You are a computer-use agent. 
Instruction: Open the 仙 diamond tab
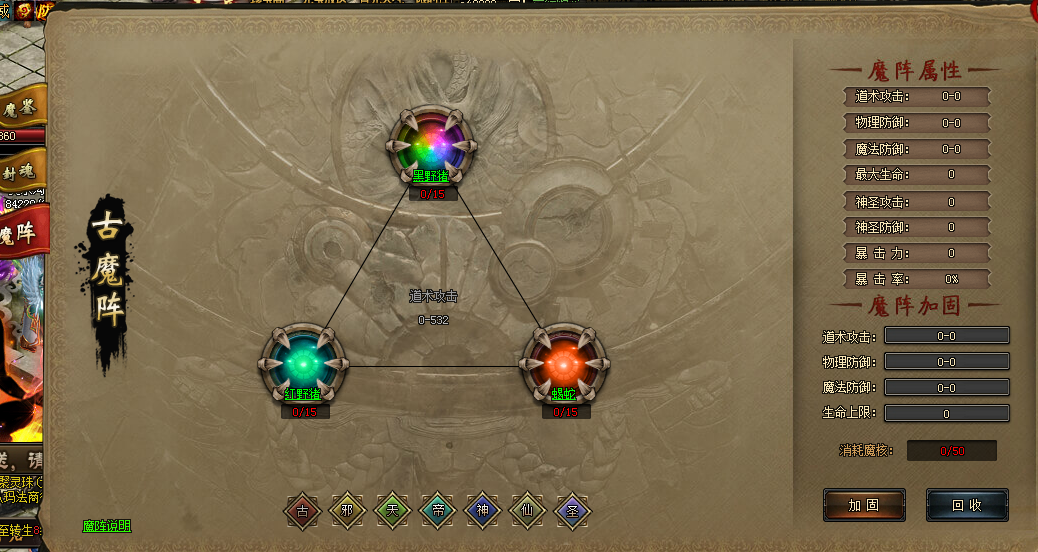(527, 511)
